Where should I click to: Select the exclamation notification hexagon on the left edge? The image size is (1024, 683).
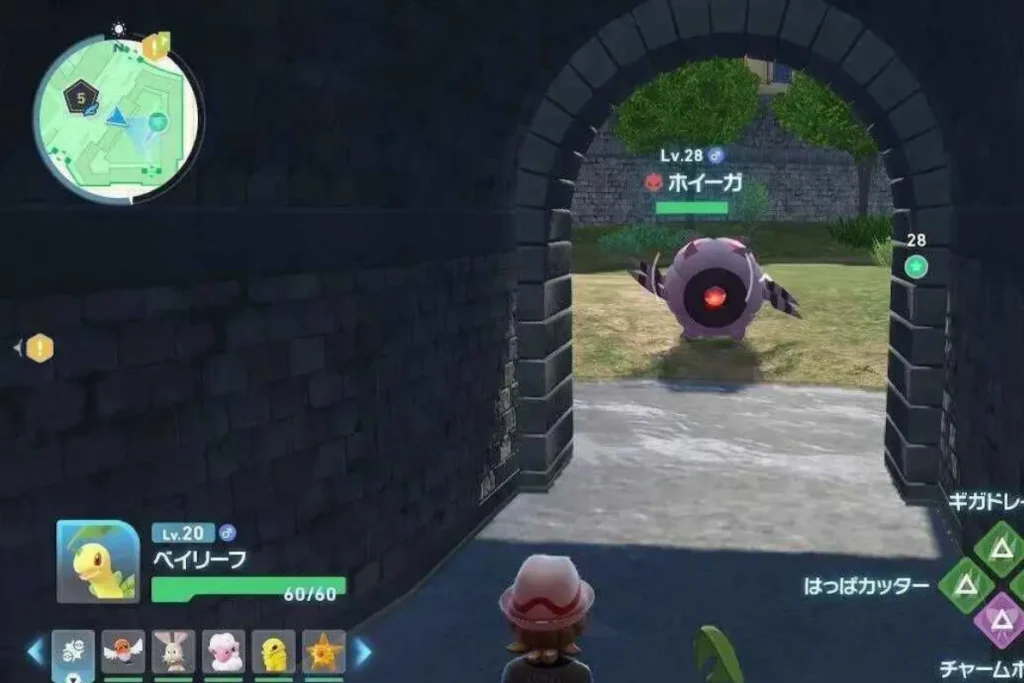[39, 348]
